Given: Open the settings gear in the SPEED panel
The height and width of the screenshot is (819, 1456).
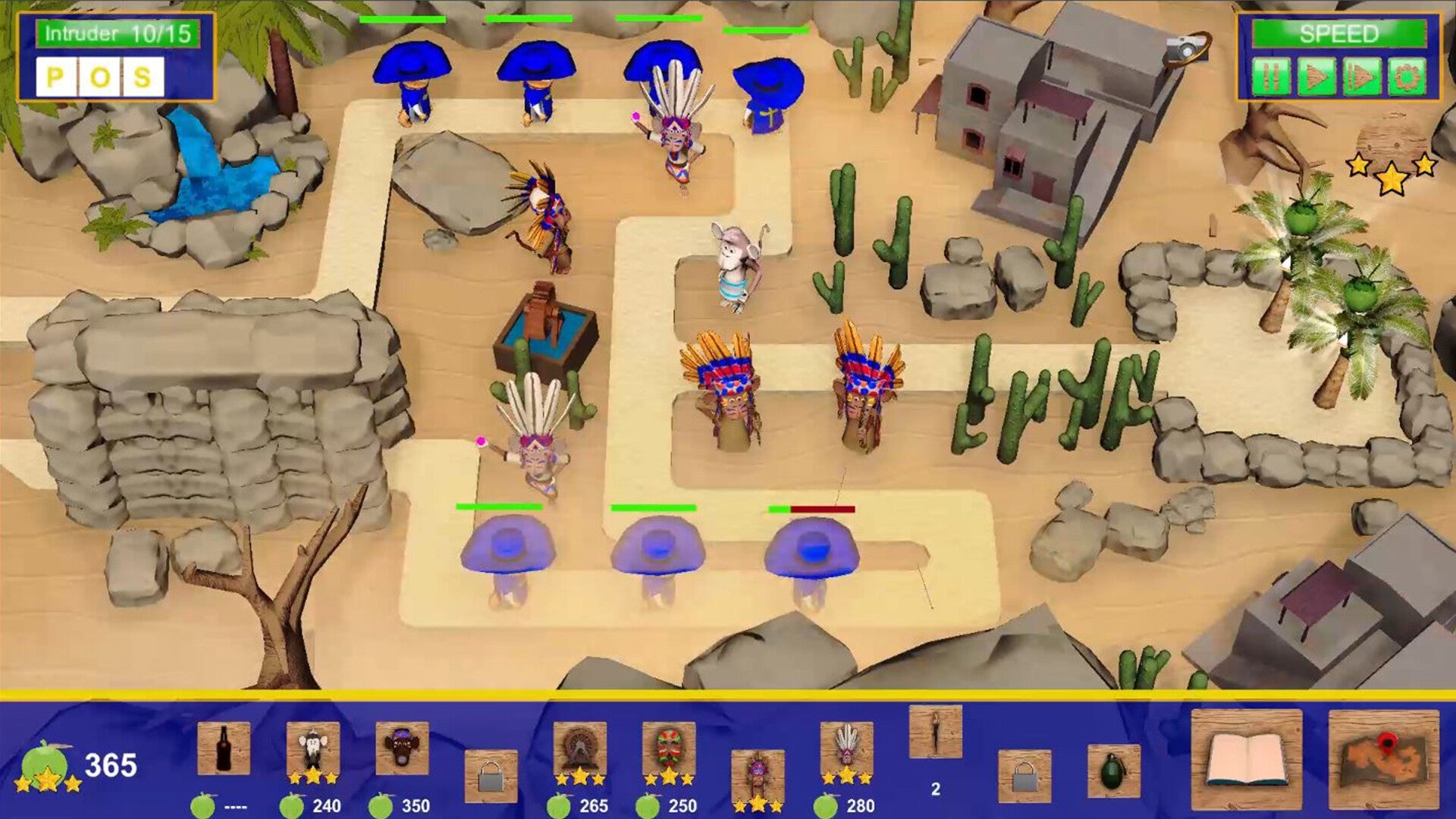Looking at the screenshot, I should point(1408,76).
